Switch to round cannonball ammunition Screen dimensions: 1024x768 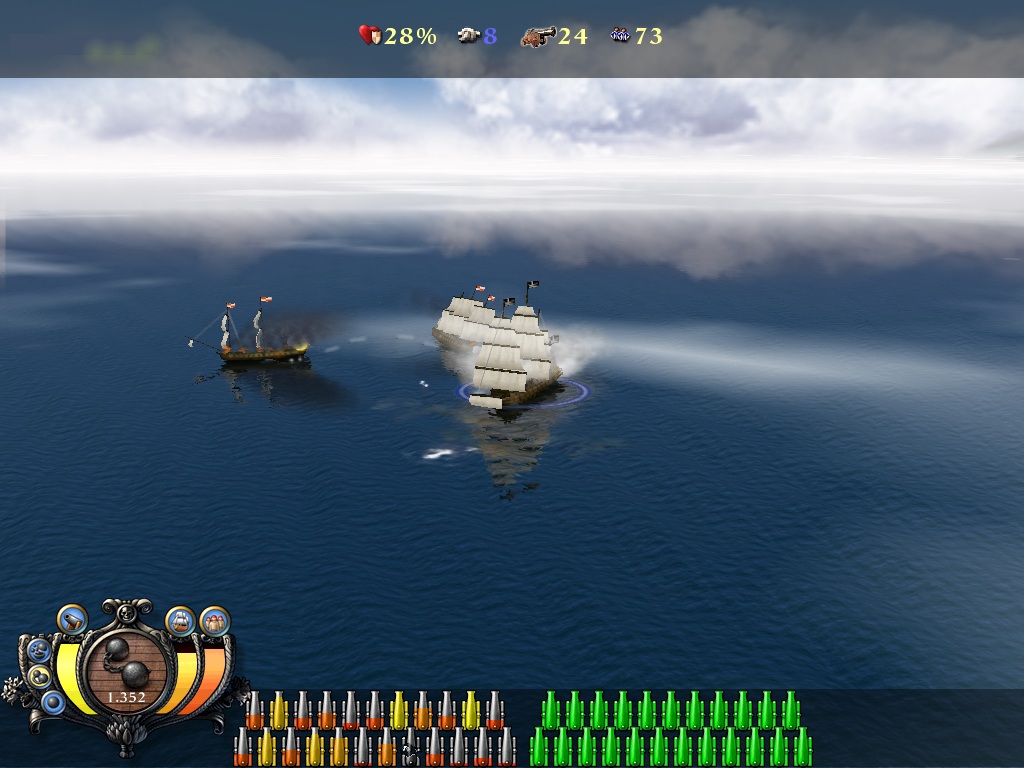click(x=54, y=702)
